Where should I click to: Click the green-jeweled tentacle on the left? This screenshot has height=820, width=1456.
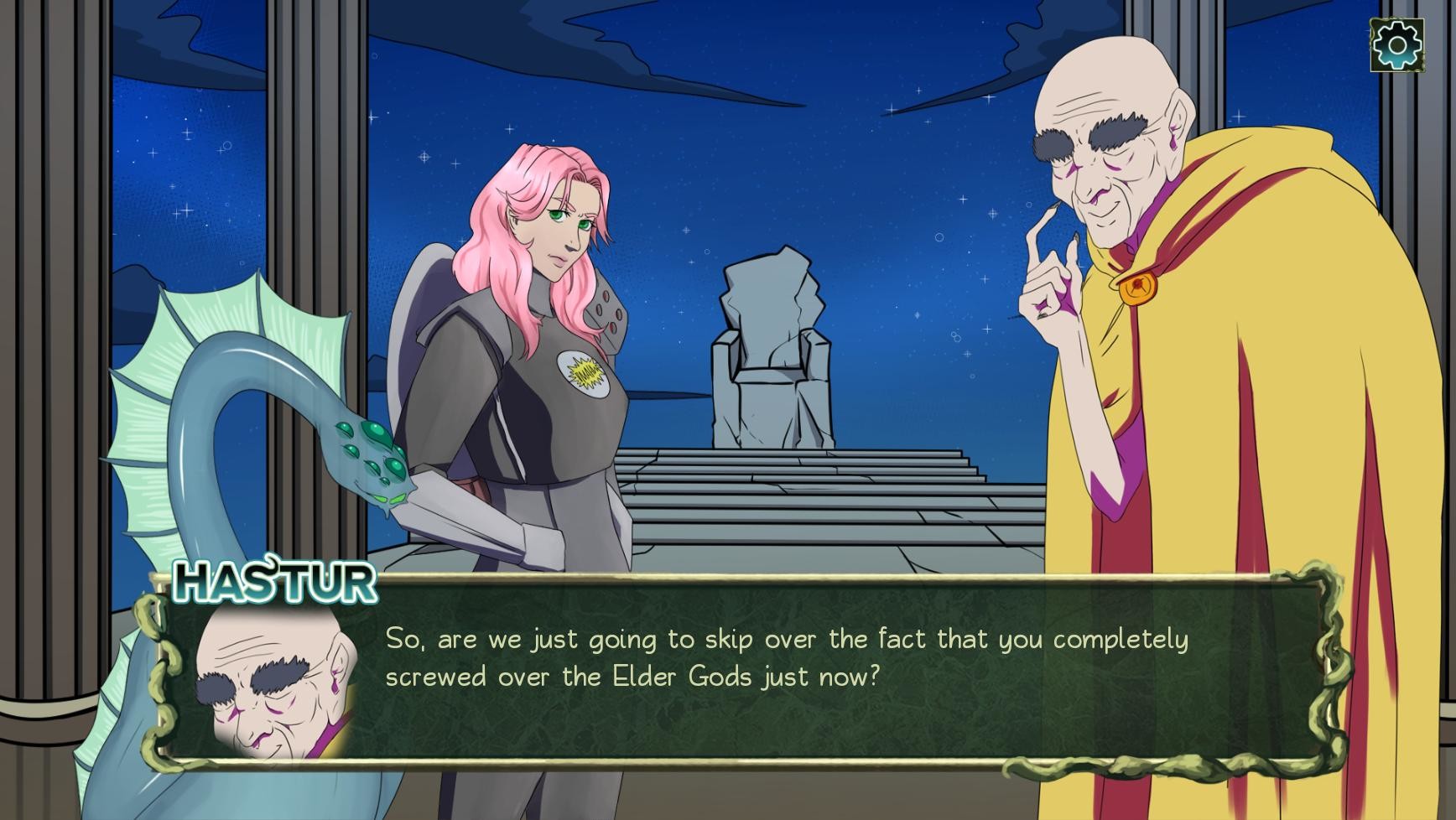tap(367, 453)
